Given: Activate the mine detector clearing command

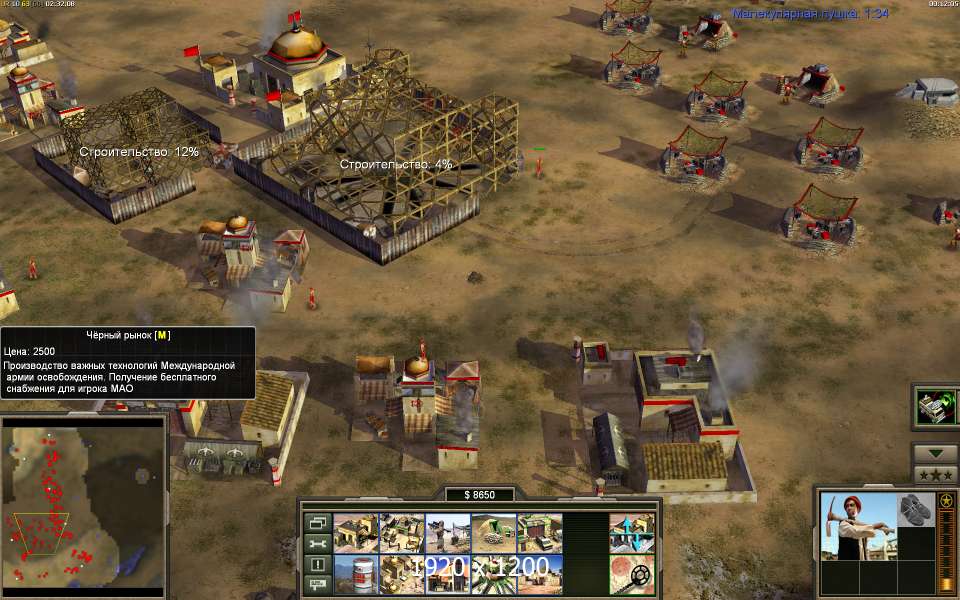Looking at the screenshot, I should click(631, 574).
